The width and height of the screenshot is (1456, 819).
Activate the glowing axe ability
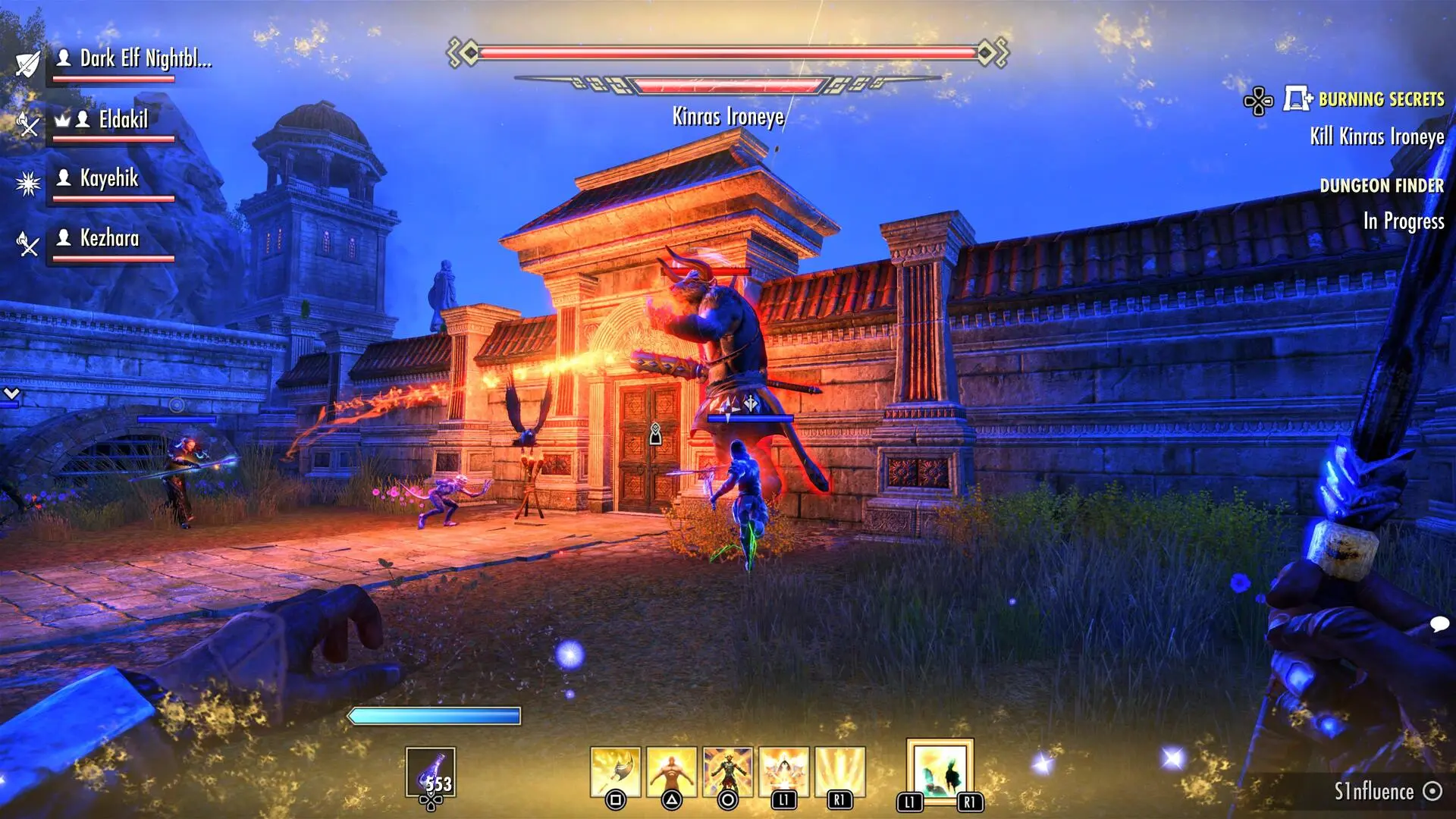[x=616, y=772]
